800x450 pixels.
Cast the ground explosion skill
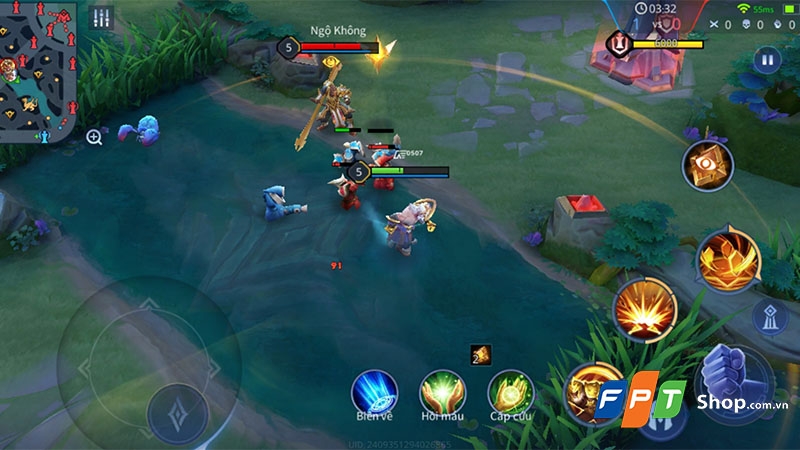point(645,308)
